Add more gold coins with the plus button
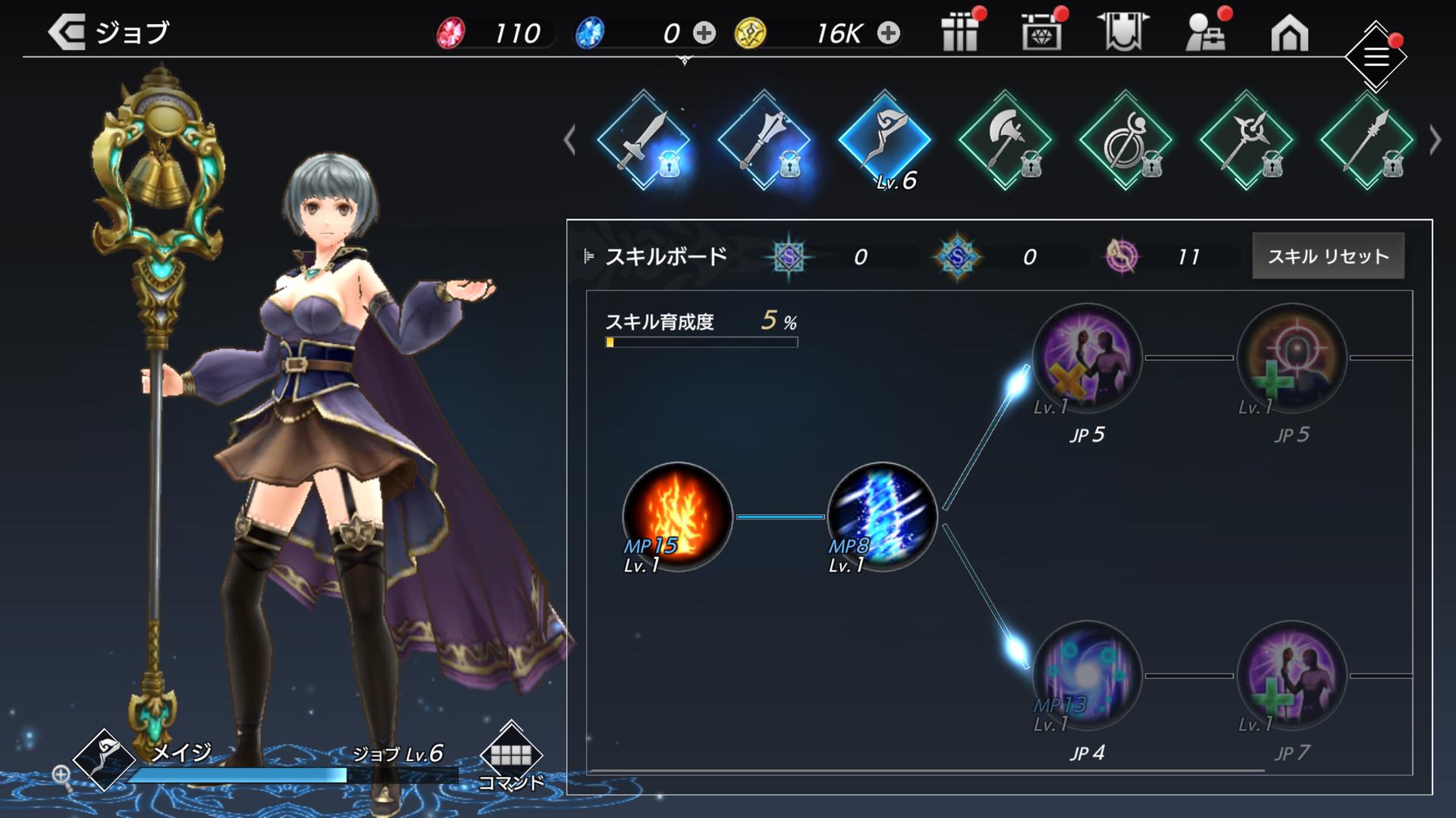Screen dimensions: 1456x818 [889, 33]
